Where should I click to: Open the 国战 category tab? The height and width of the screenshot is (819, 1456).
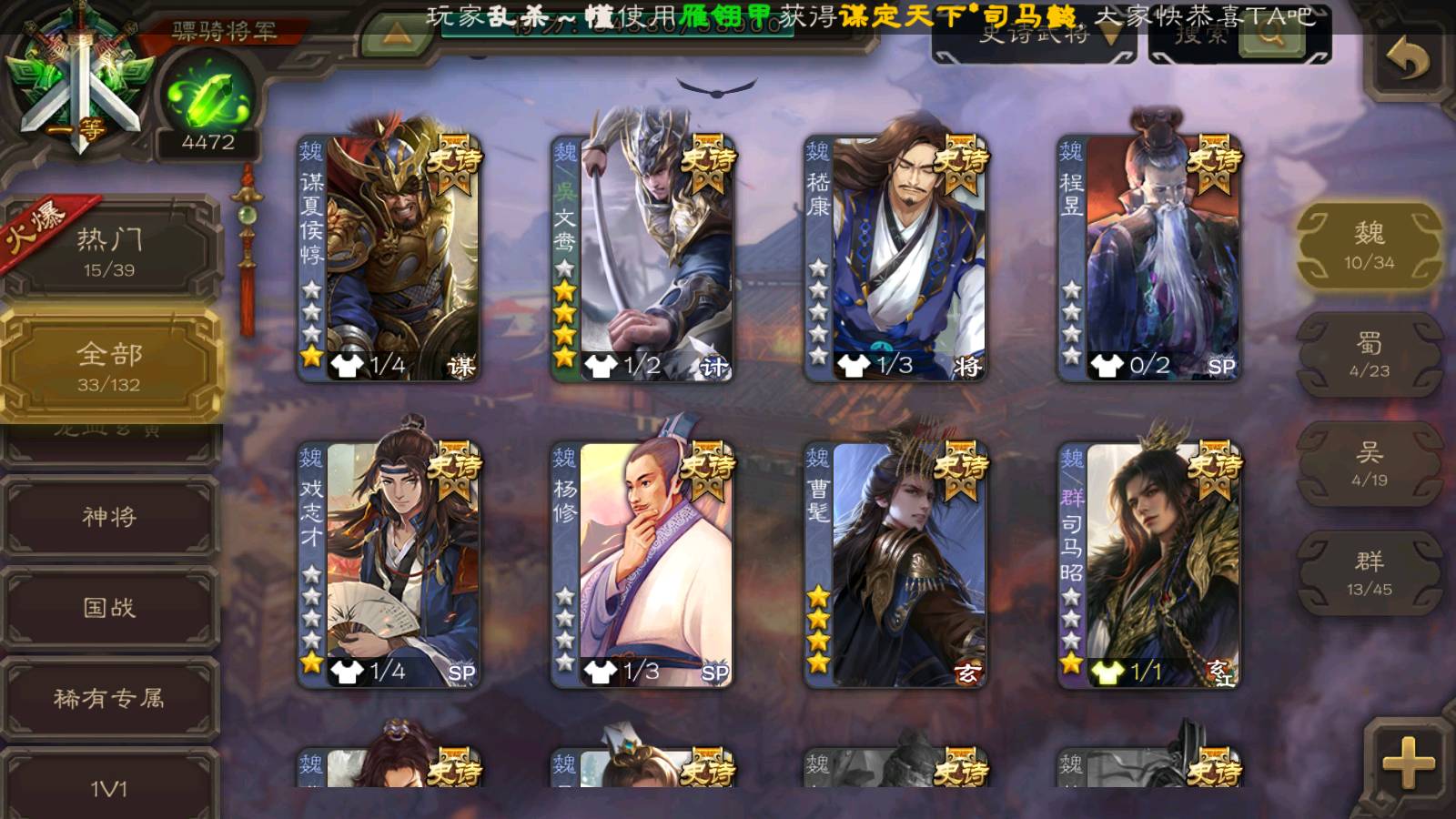pos(109,607)
